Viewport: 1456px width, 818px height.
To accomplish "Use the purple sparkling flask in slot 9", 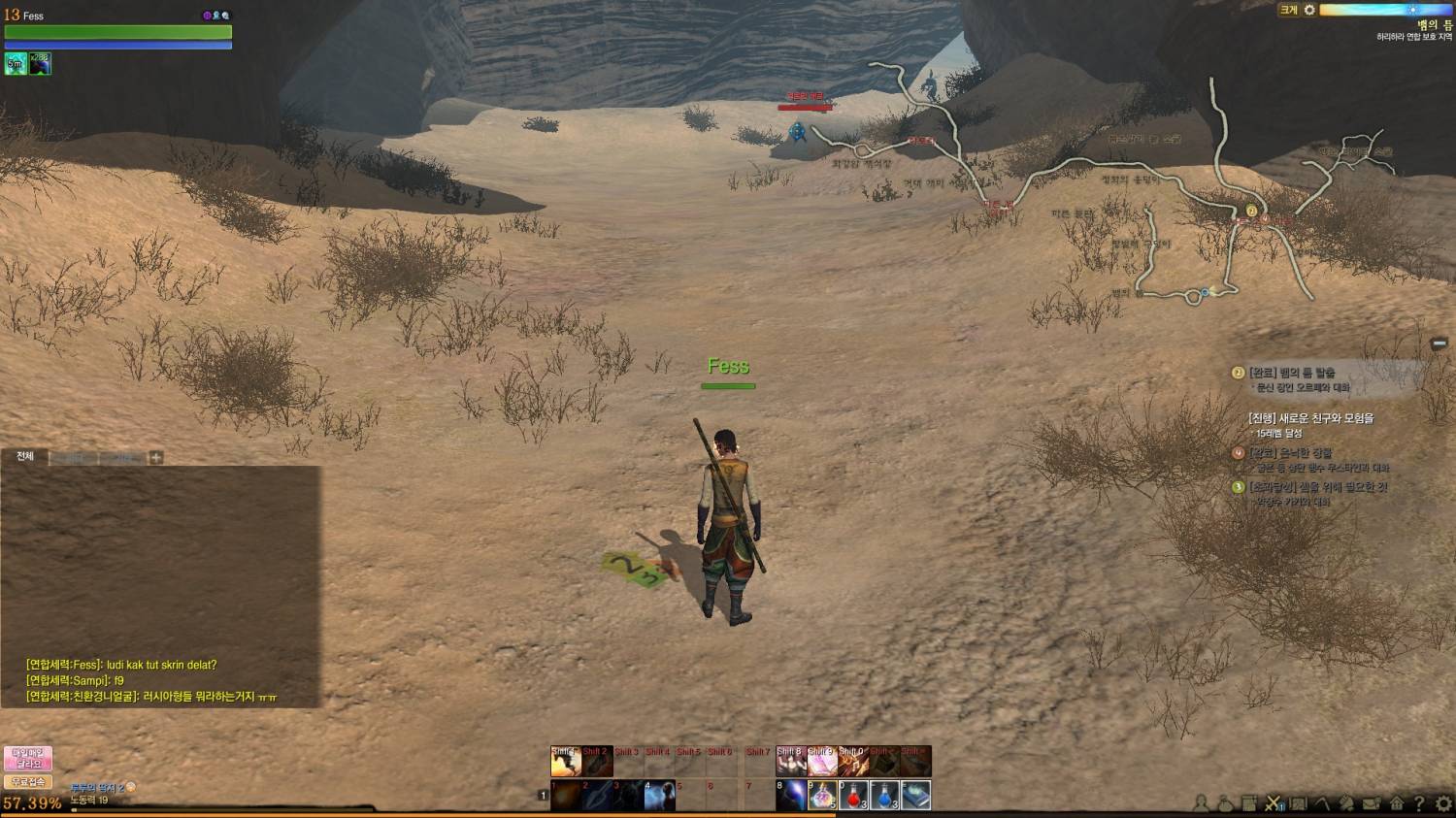I will [x=822, y=796].
